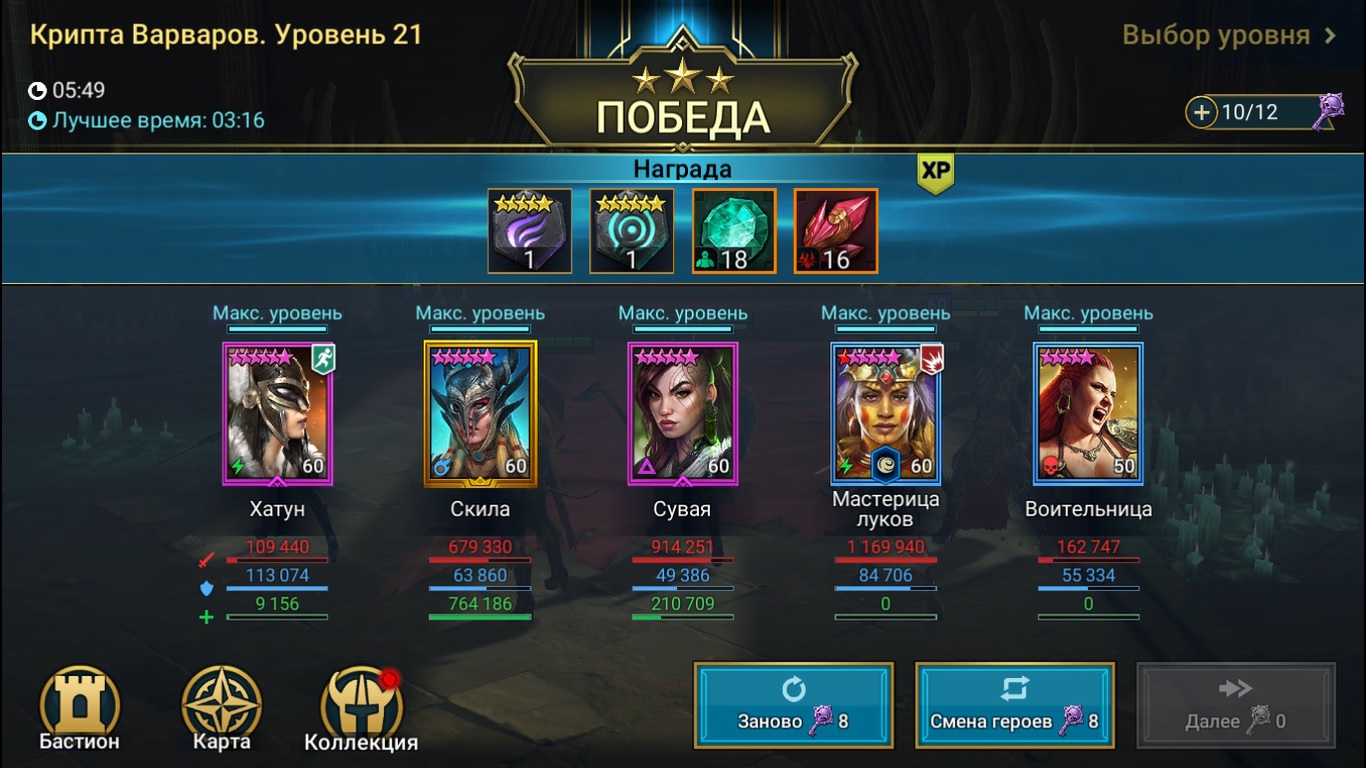Select the green gems reward showing 18
1366x768 pixels.
coord(734,230)
